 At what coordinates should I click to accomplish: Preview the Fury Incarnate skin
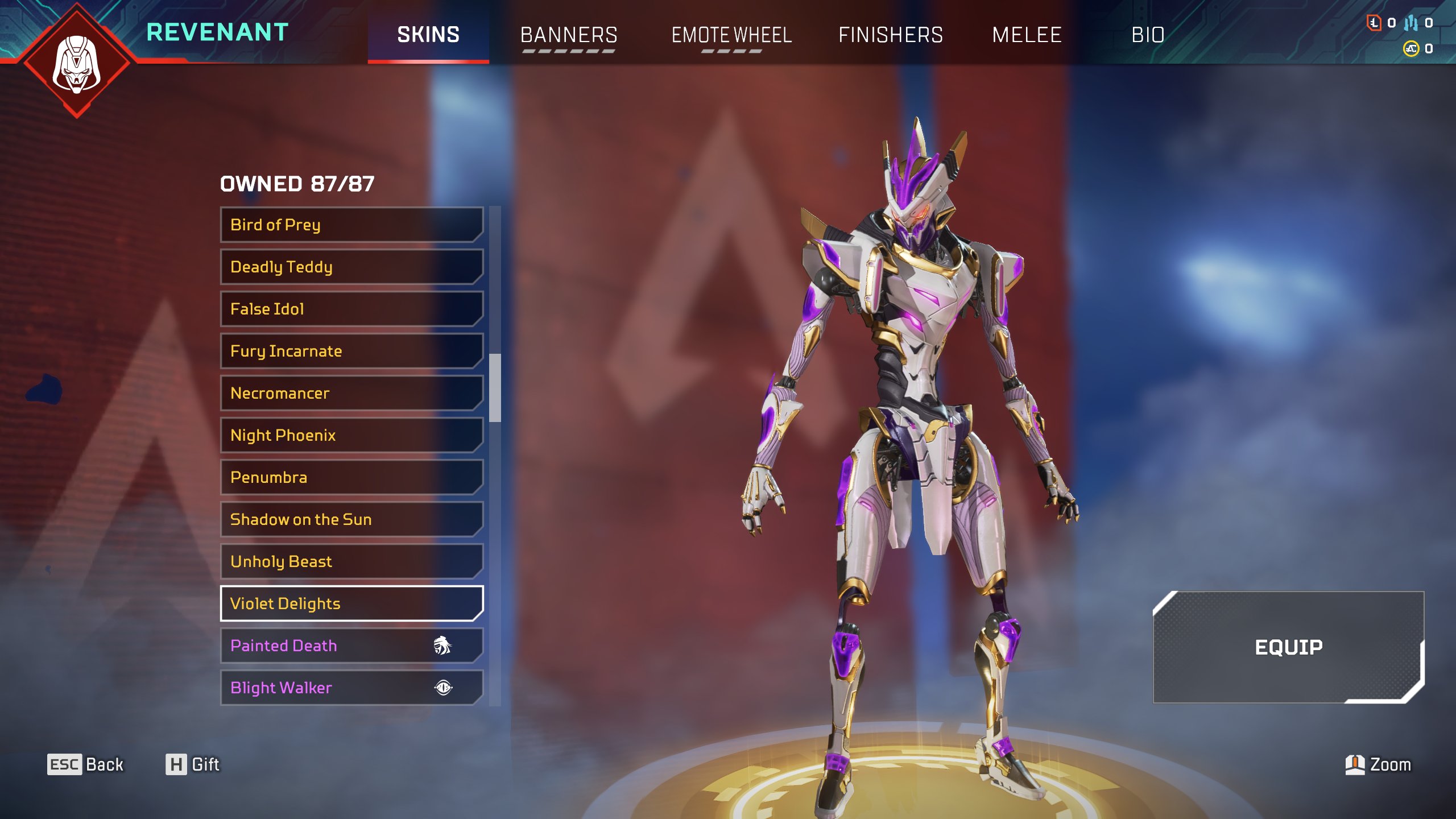[x=351, y=351]
